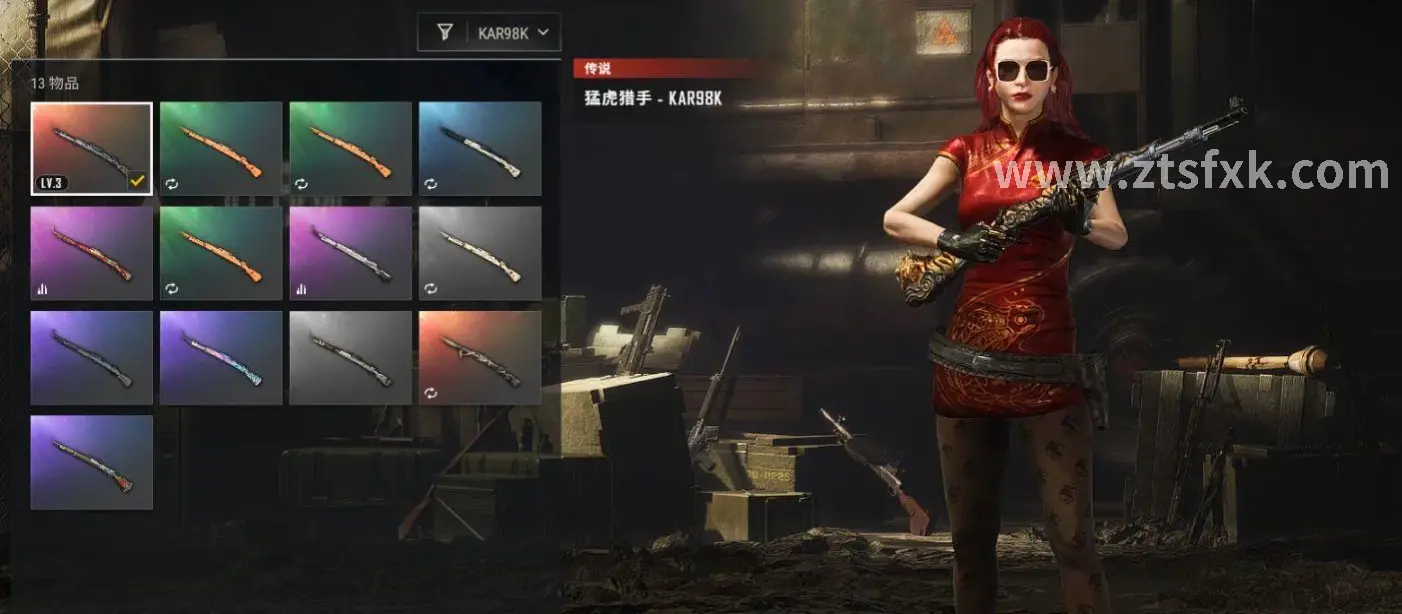Select the equipped LV.3 Kar98k skin
This screenshot has width=1402, height=614.
click(x=92, y=148)
